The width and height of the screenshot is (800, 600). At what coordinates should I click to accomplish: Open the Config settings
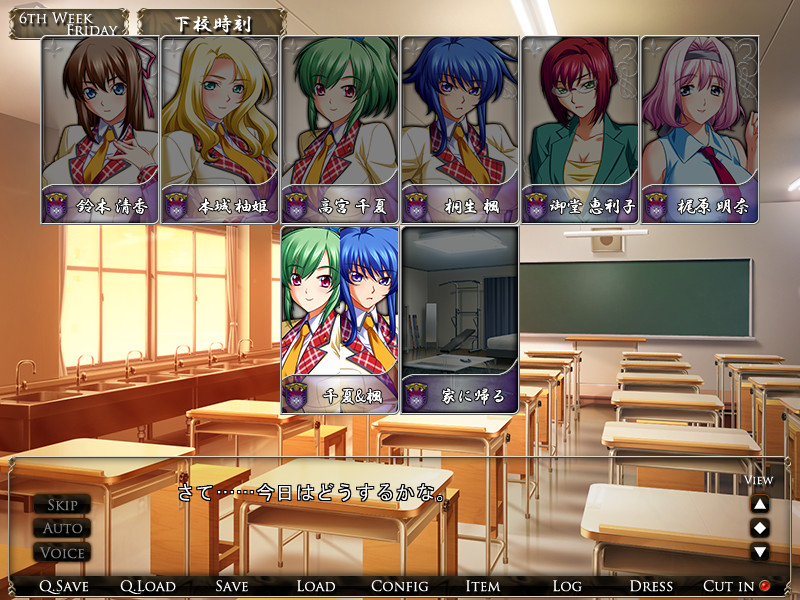(400, 586)
